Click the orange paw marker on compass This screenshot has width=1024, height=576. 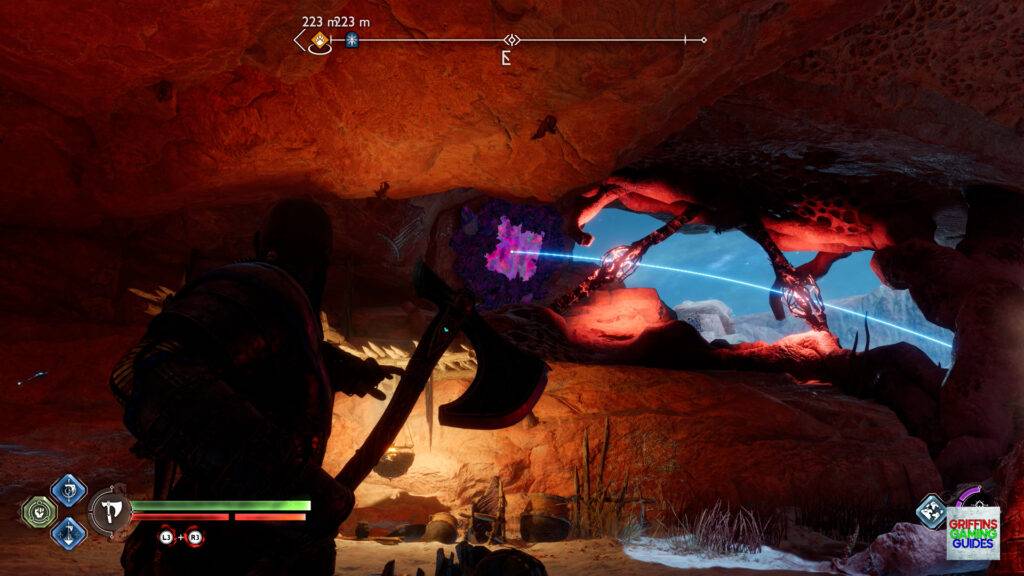coord(319,40)
